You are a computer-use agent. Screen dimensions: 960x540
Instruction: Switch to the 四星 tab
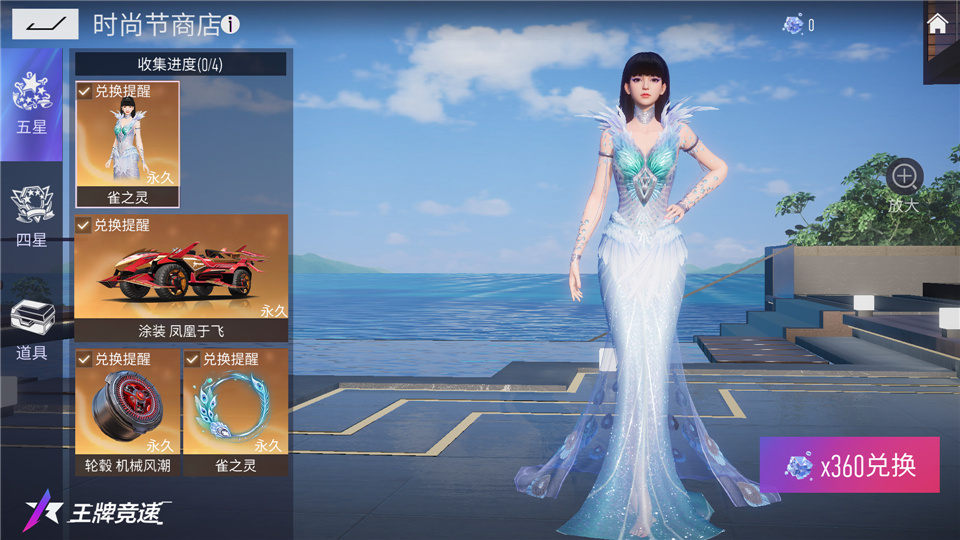pos(31,217)
